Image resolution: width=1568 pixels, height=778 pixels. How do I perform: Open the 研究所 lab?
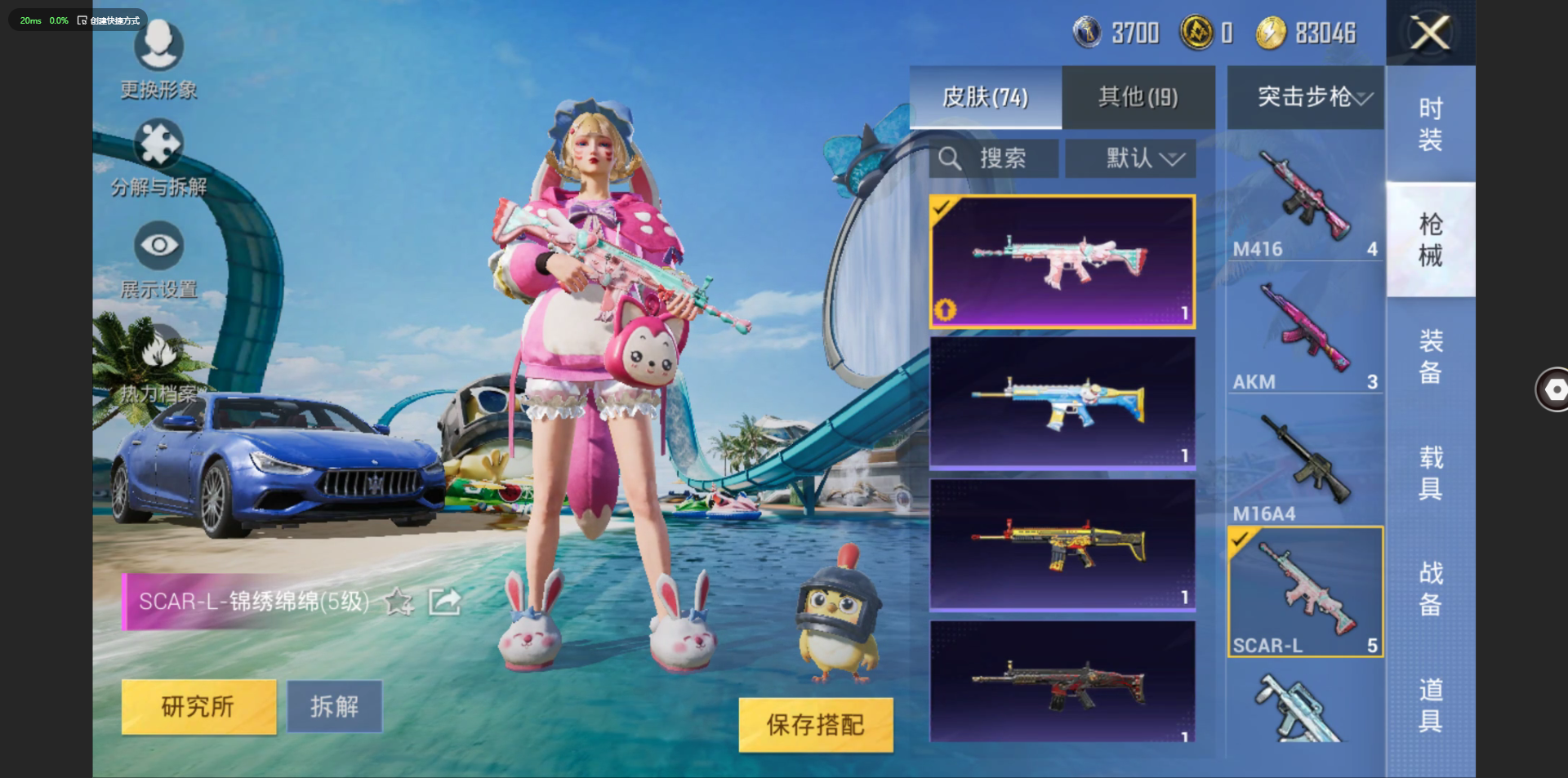(198, 706)
